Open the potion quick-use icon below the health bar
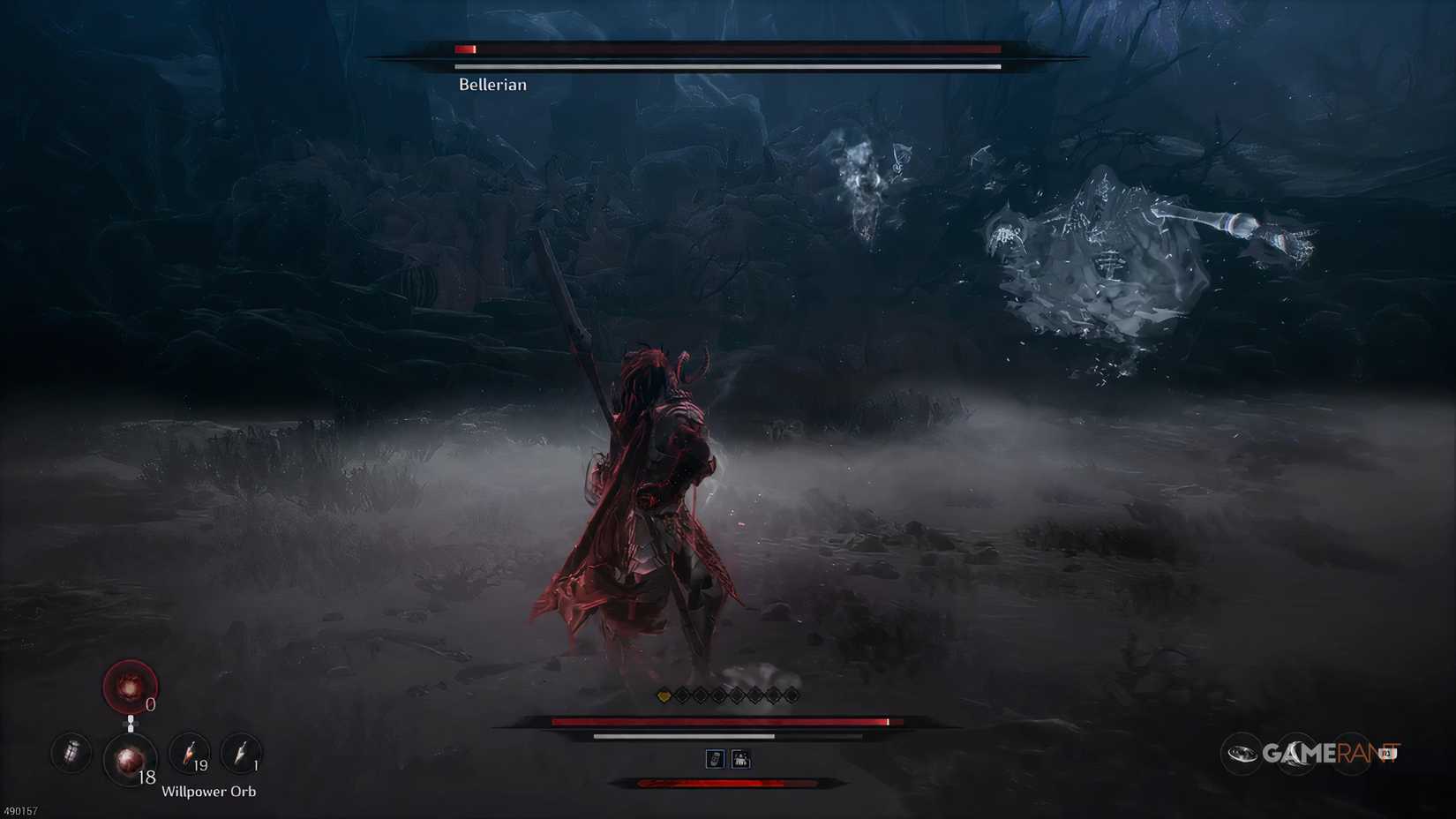The height and width of the screenshot is (819, 1456). tap(716, 758)
